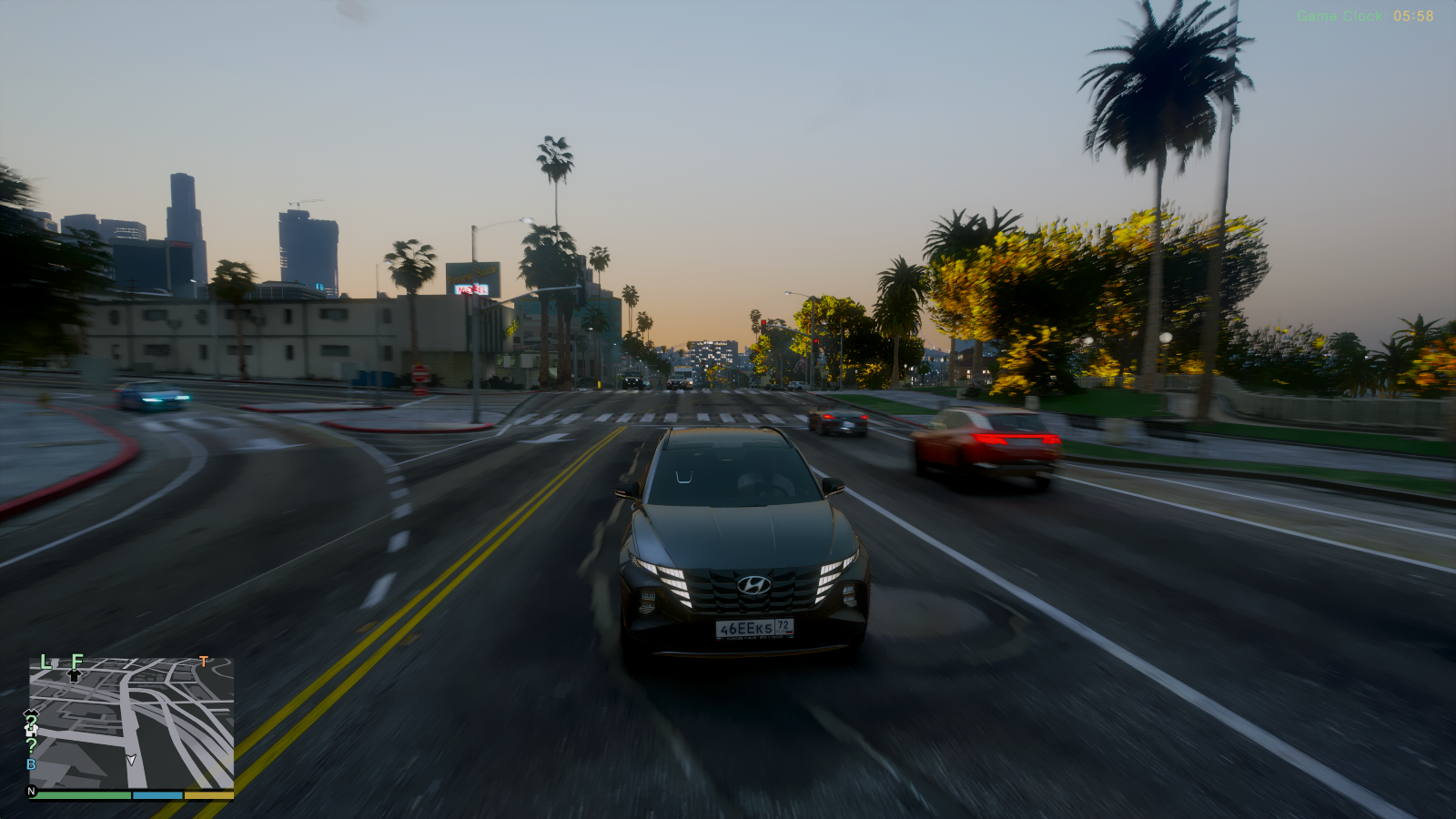Click the N north indicator on the minimap

pos(32,792)
